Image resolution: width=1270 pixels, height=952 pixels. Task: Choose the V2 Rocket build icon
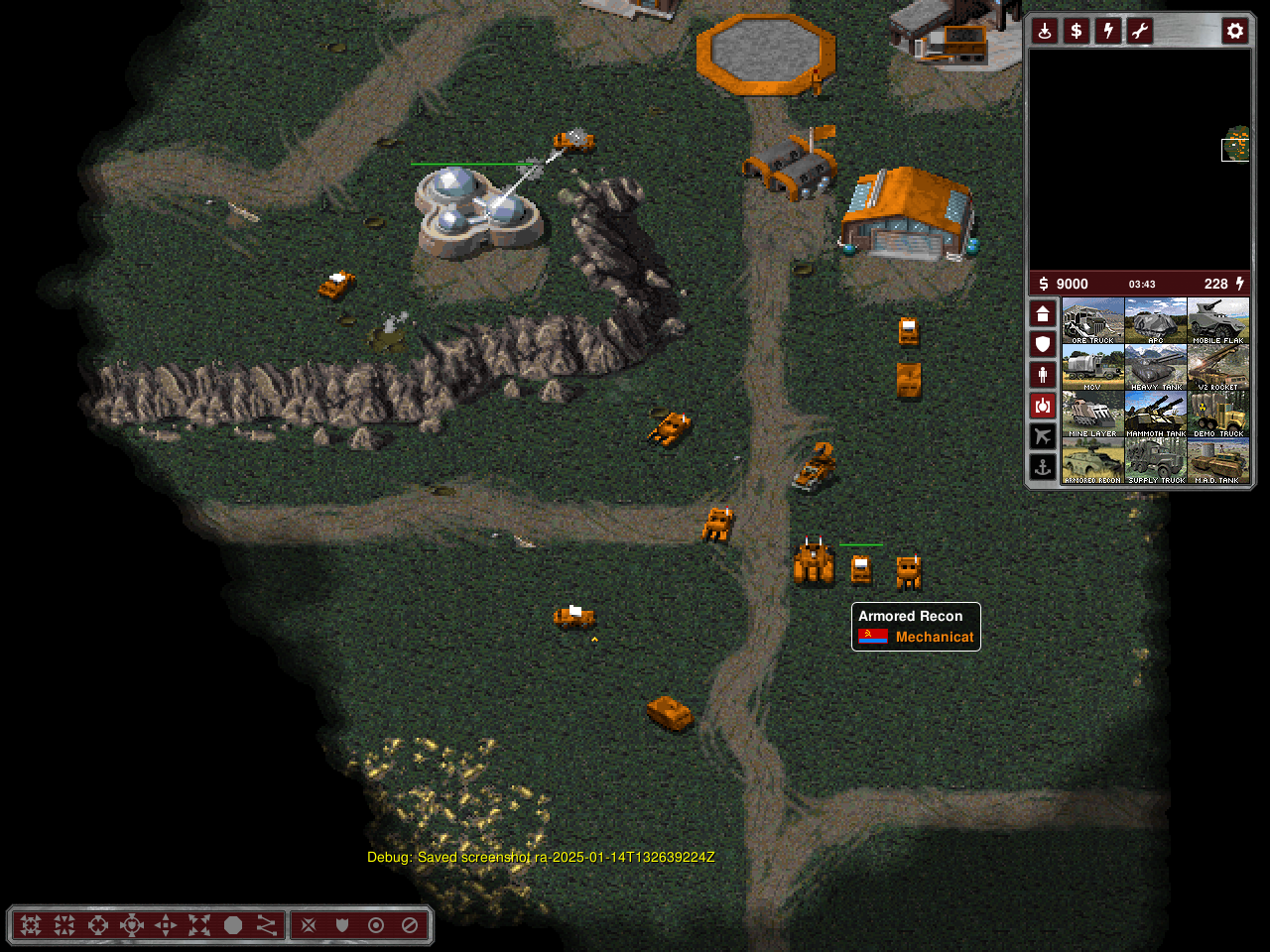(1218, 368)
